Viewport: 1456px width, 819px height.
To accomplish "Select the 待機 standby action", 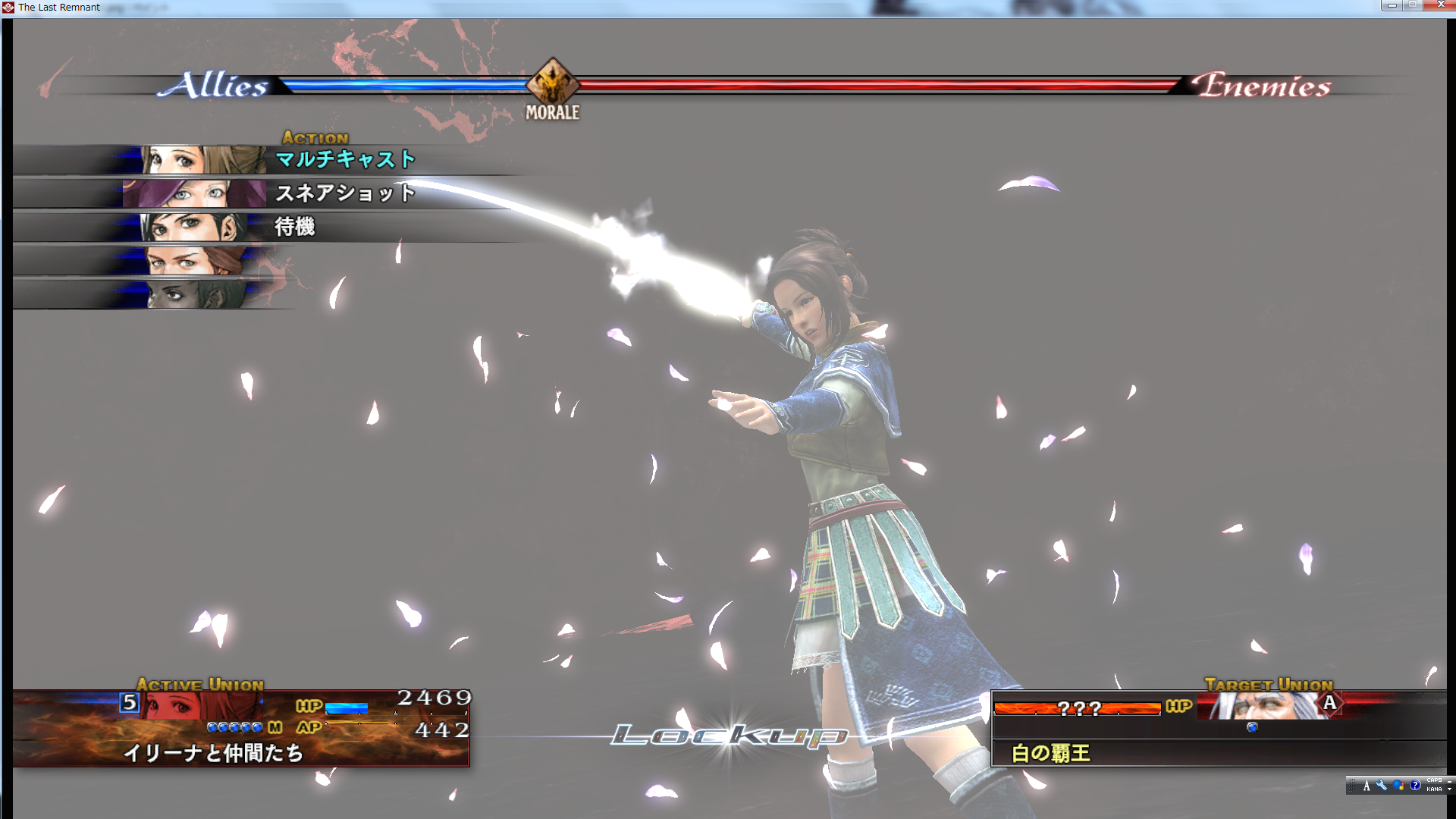I will [x=295, y=227].
